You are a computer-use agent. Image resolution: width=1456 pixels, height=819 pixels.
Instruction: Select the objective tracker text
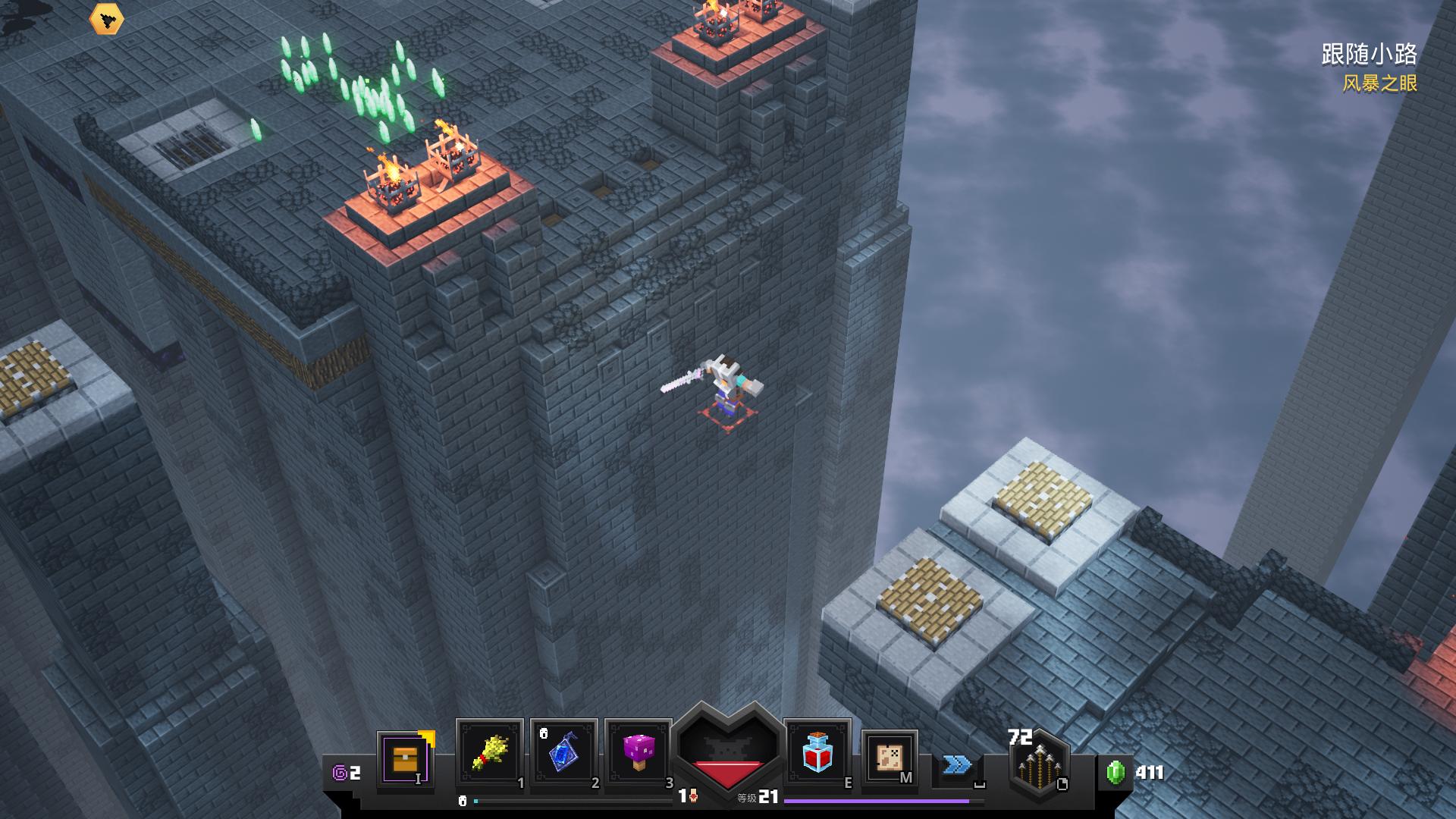pos(1369,55)
